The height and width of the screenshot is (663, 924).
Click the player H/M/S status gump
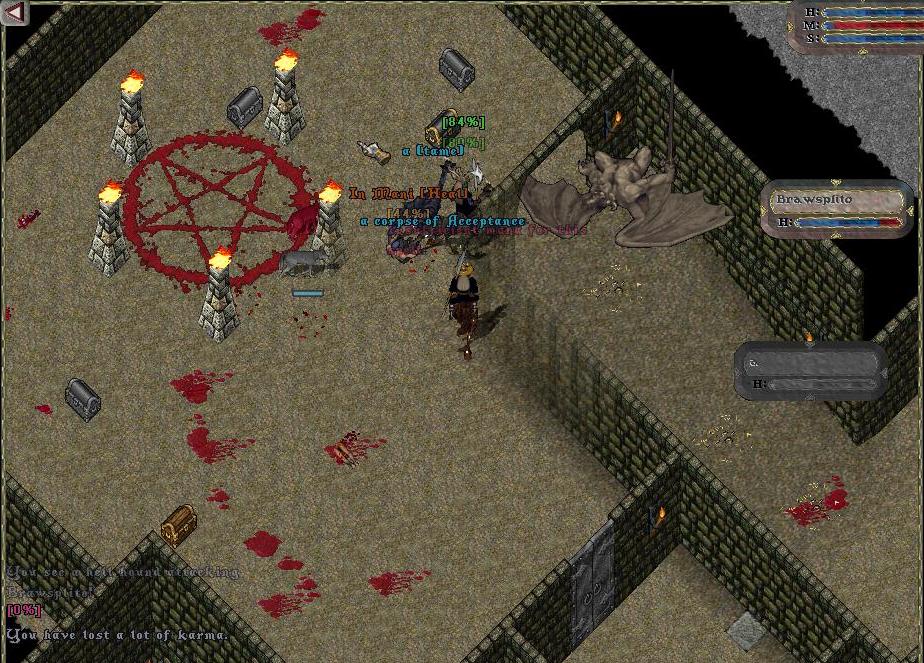coord(855,25)
